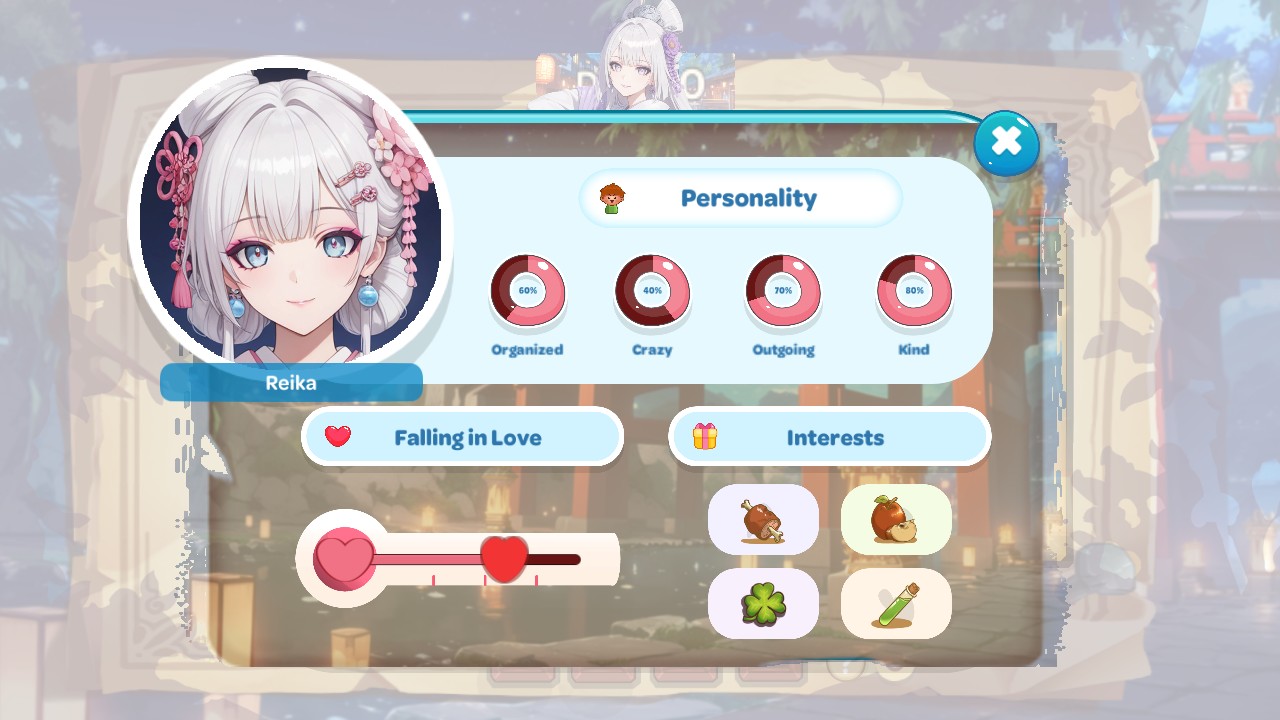This screenshot has height=720, width=1280.
Task: Click the Reika name banner
Action: pyautogui.click(x=291, y=383)
